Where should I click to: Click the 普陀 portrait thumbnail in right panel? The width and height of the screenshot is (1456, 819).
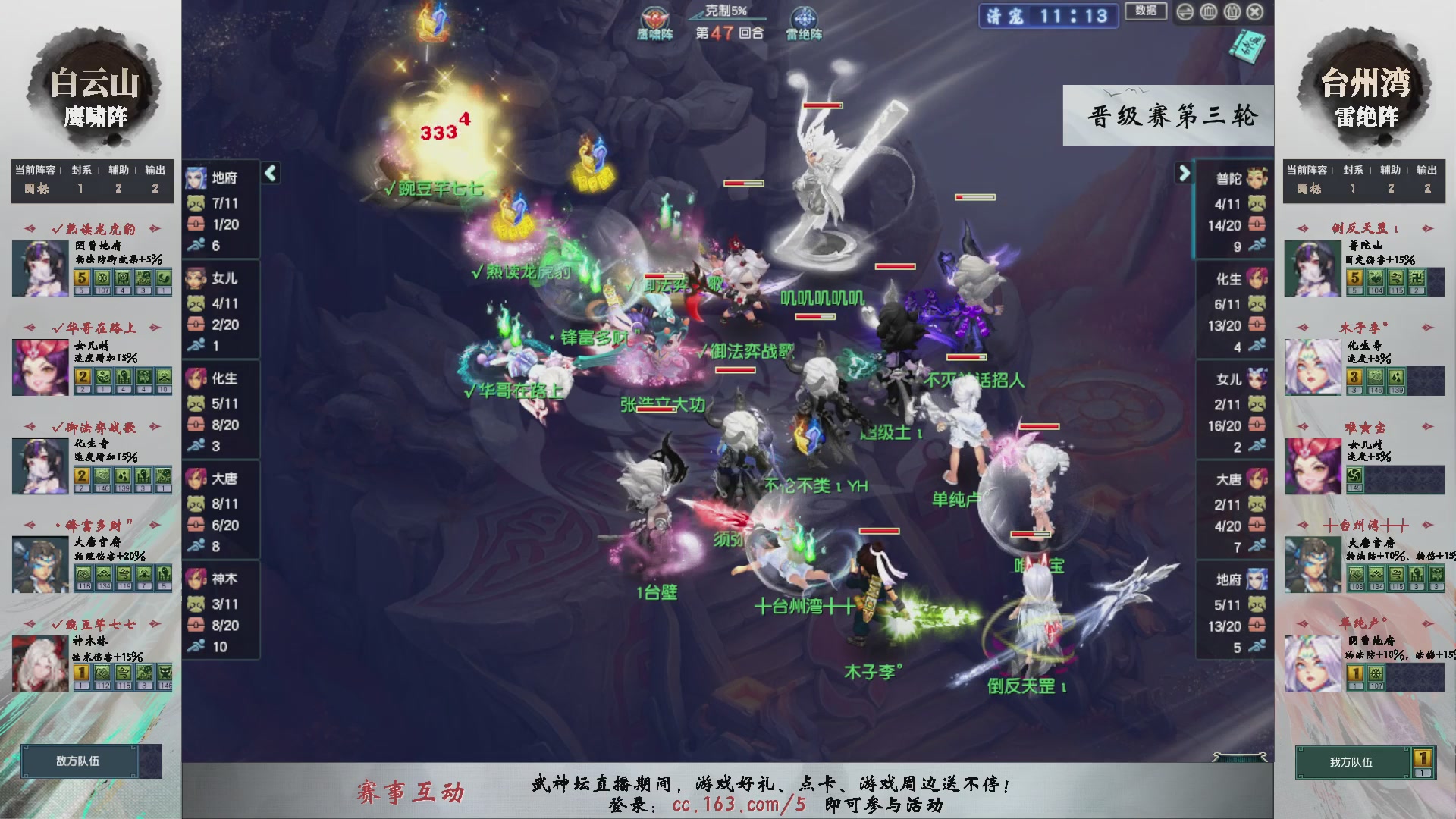(1255, 177)
